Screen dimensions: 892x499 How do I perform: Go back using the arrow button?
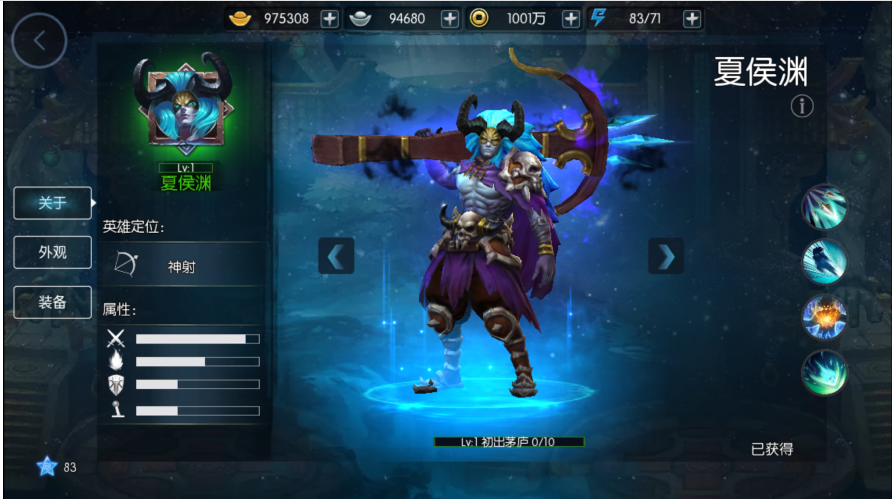39,41
